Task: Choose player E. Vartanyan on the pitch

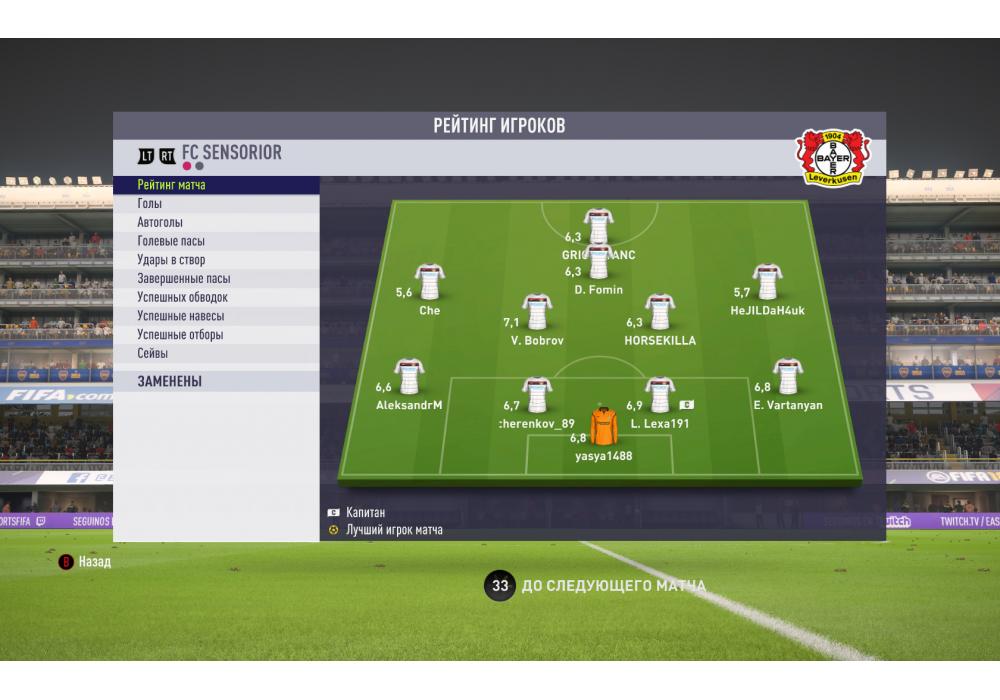Action: click(787, 378)
